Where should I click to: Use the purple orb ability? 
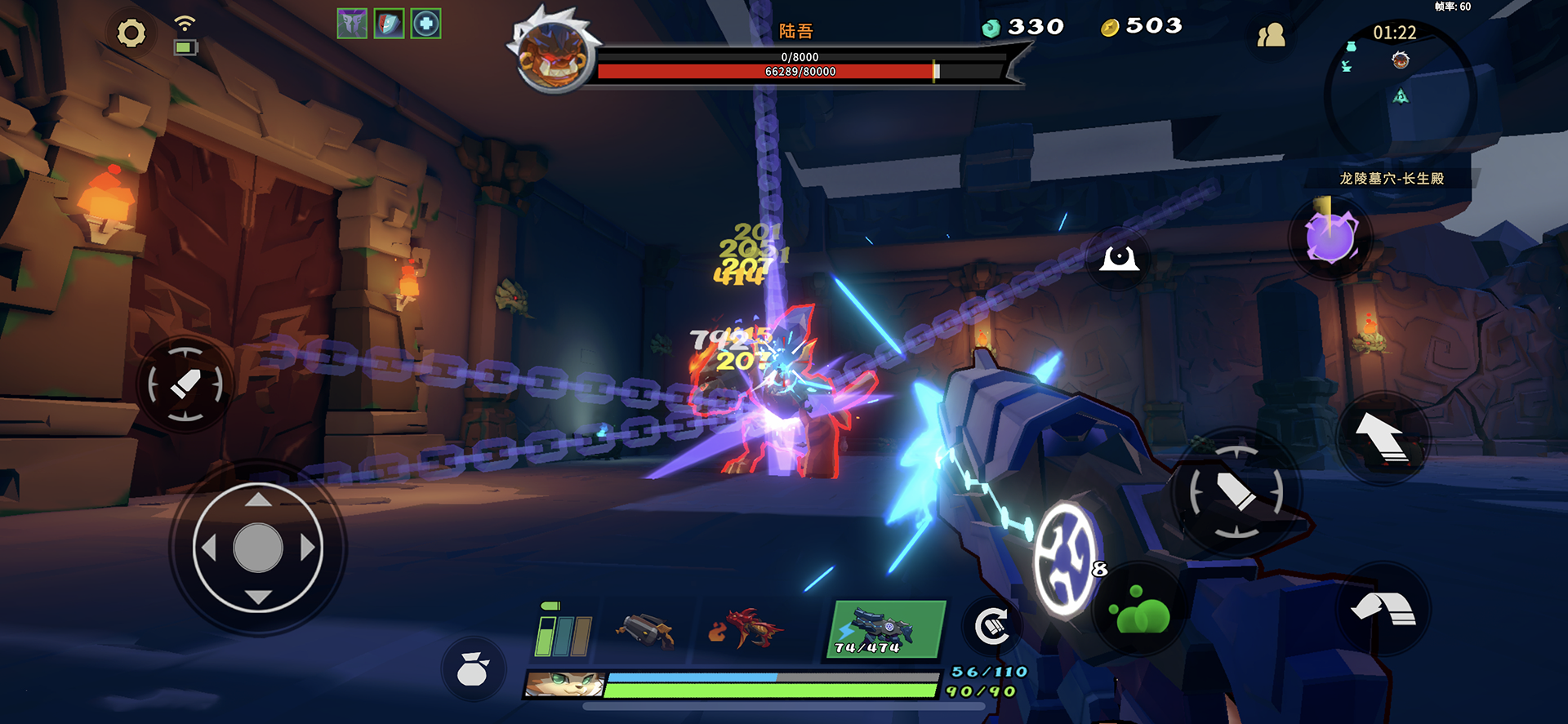(x=1331, y=238)
